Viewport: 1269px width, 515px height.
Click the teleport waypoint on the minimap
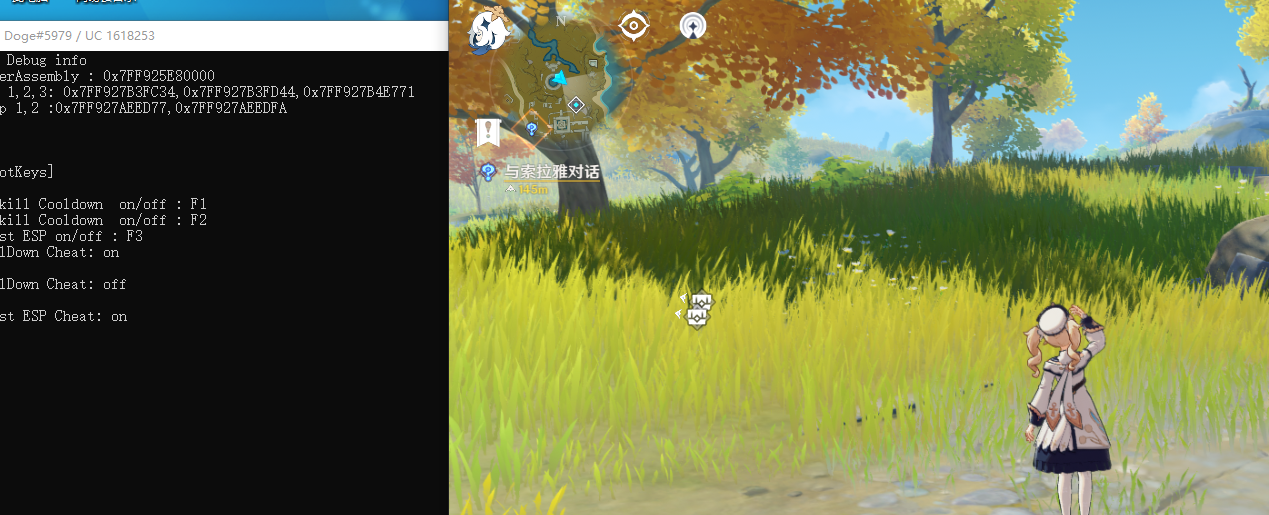(x=576, y=104)
